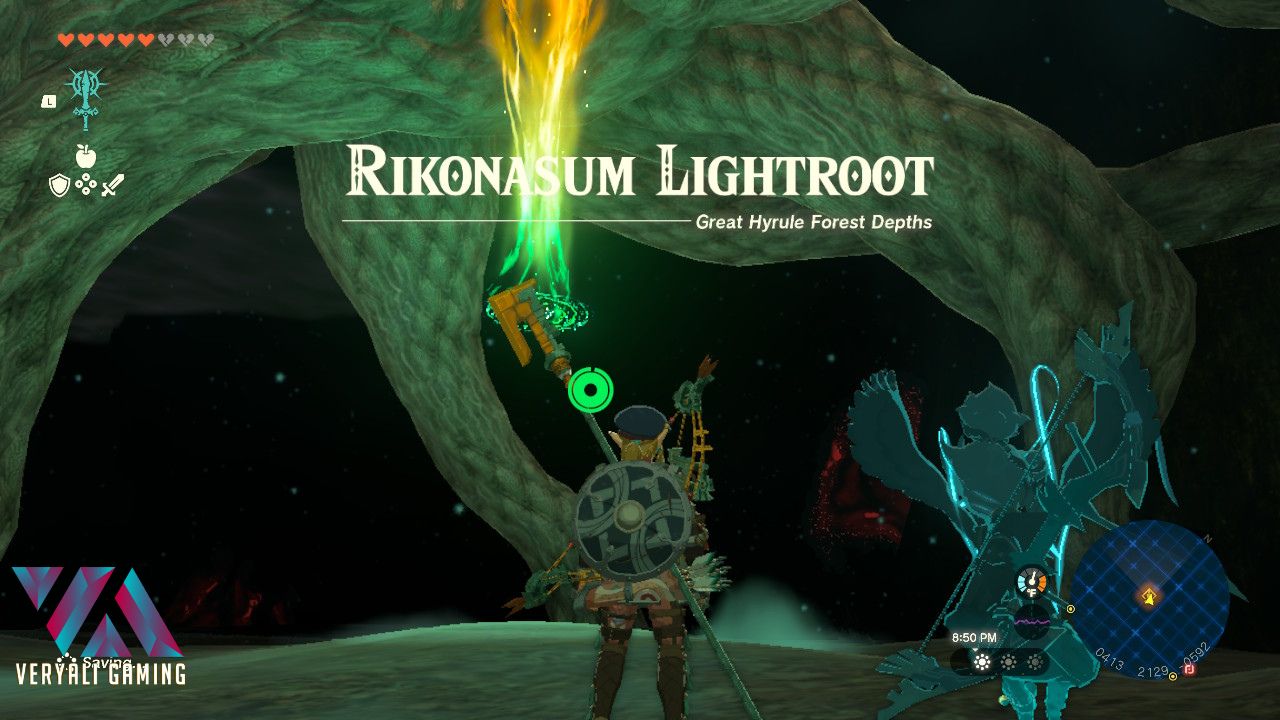
Task: Click the red square marker on minimap edge
Action: point(1190,669)
